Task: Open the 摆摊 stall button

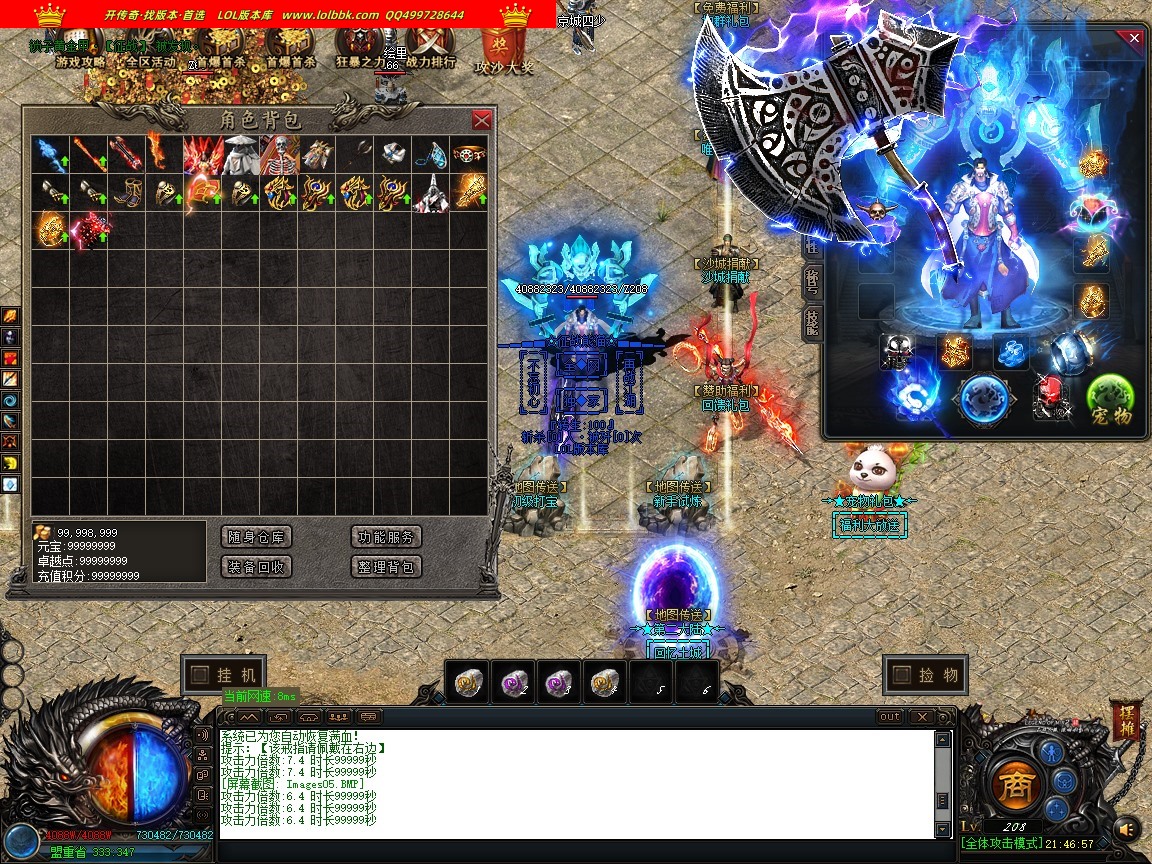Action: [1124, 720]
